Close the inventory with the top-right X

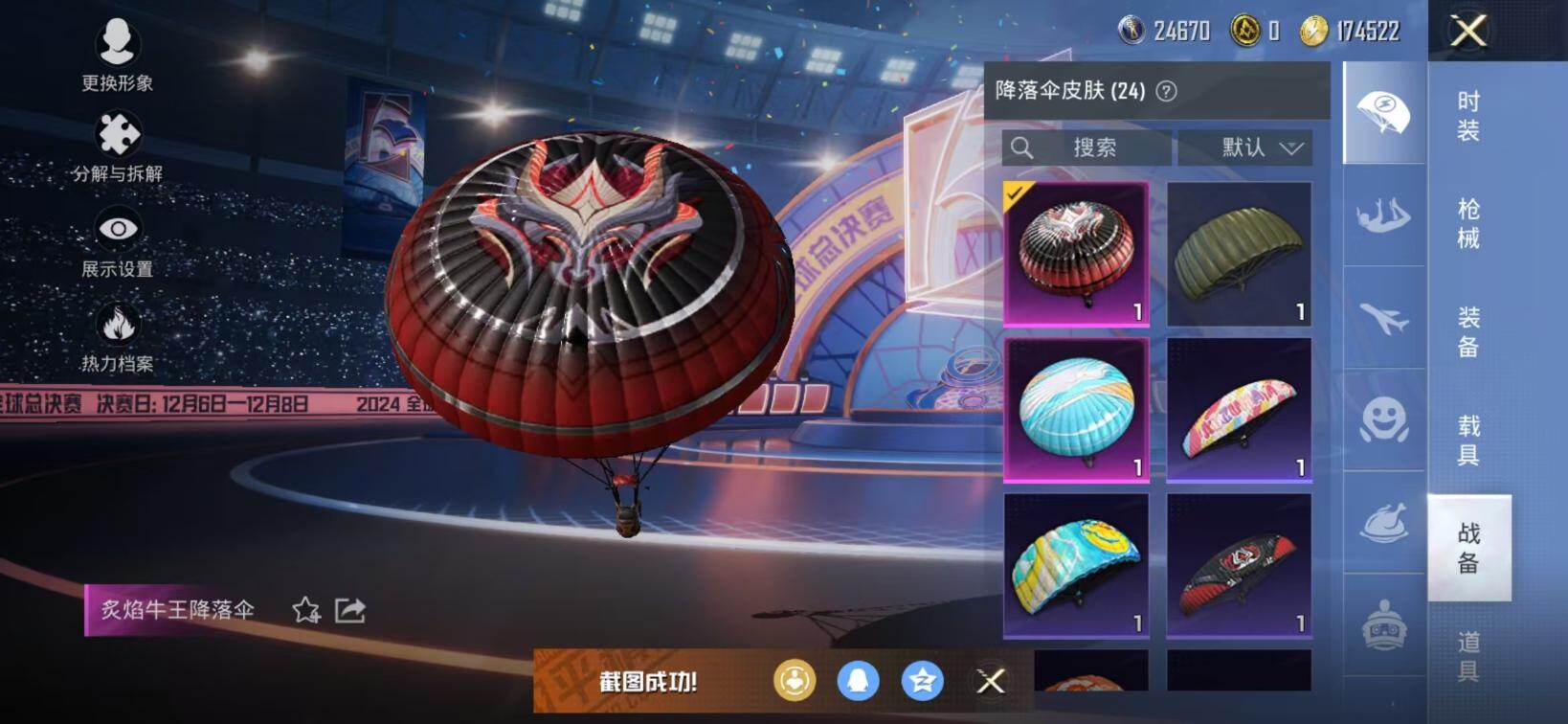(1468, 31)
